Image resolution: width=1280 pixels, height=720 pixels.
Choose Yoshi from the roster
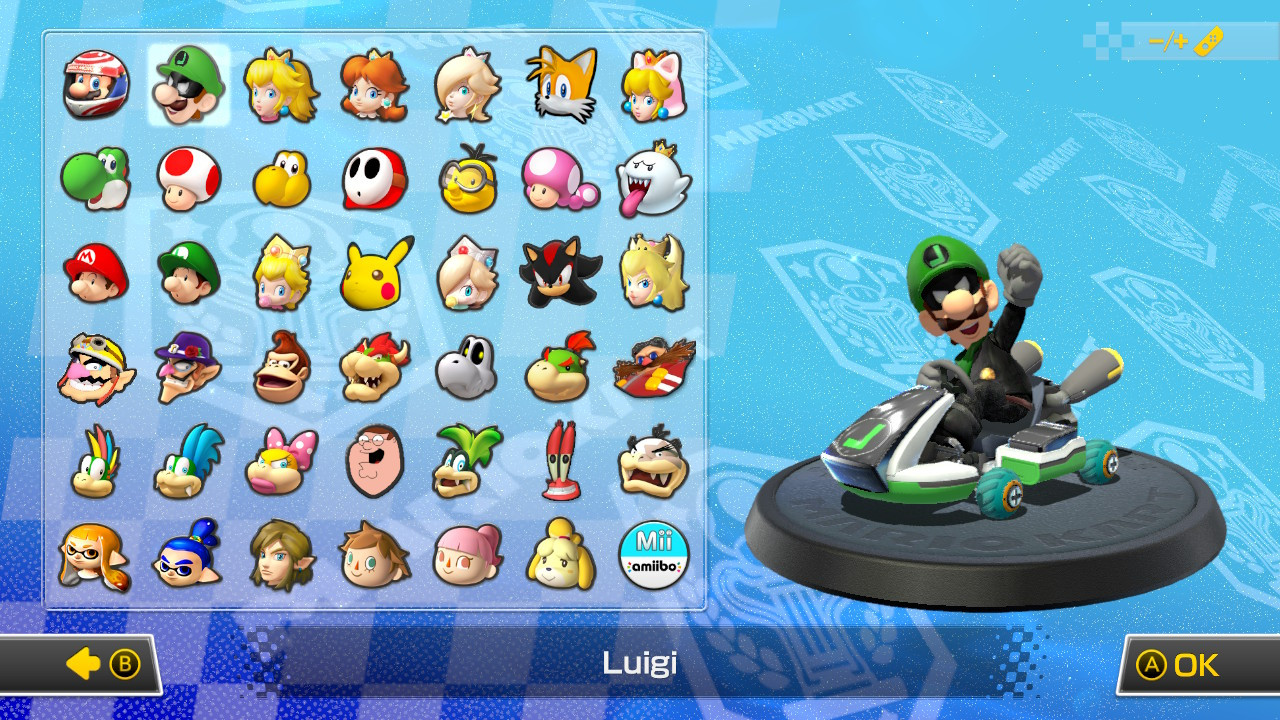(96, 179)
